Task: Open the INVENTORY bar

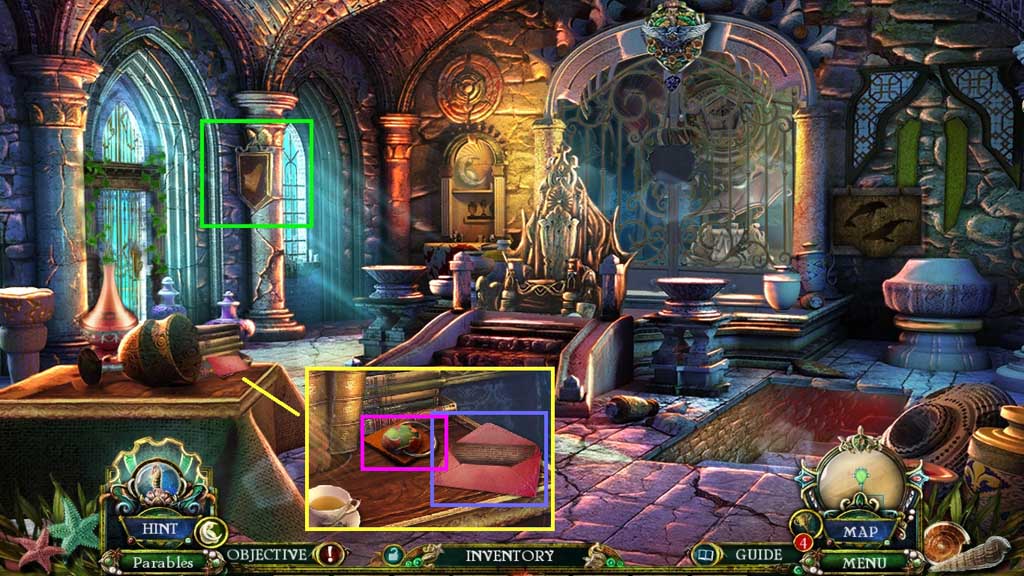Action: (509, 555)
